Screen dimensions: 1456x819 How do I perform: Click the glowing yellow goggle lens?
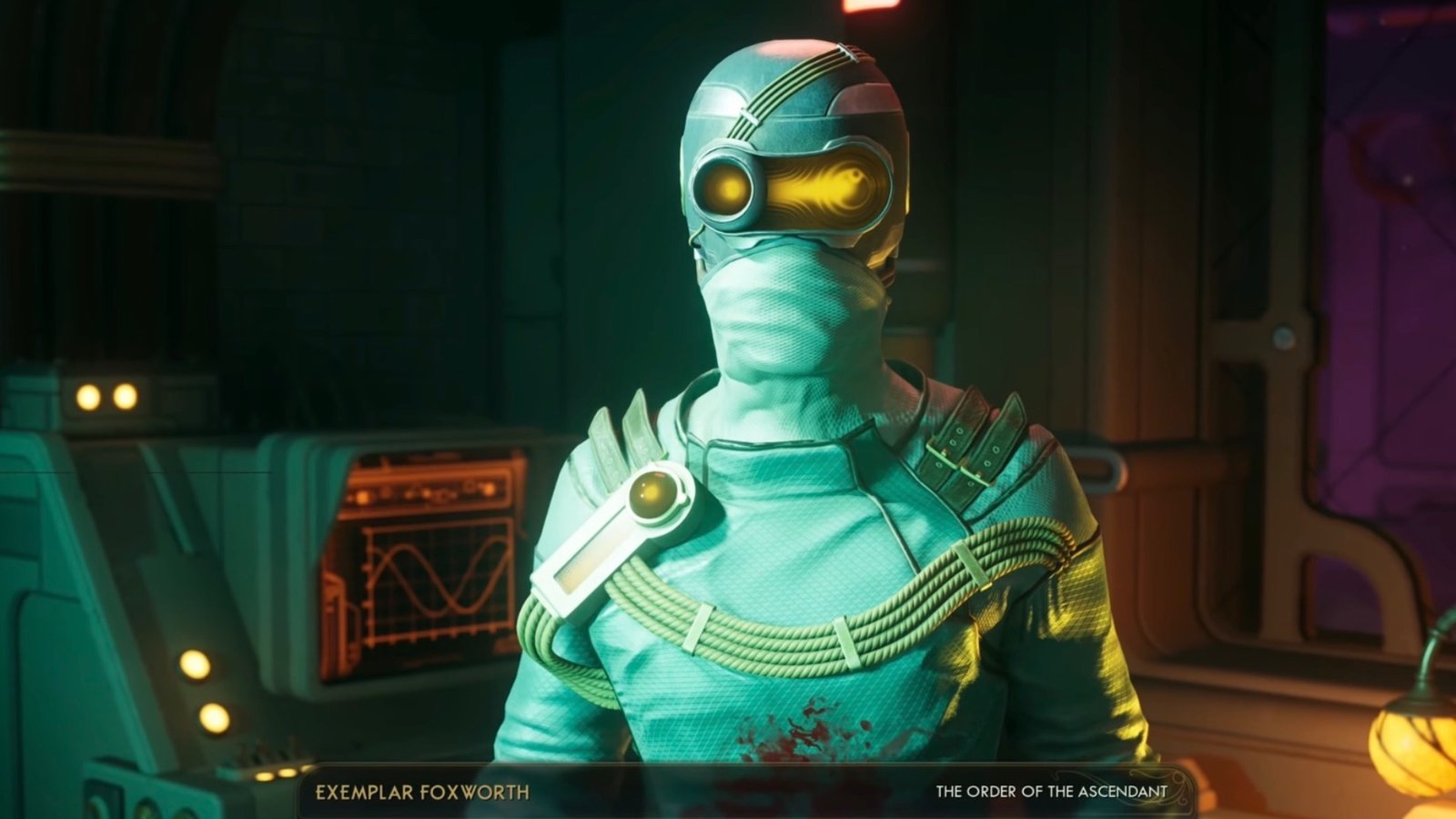click(x=728, y=187)
